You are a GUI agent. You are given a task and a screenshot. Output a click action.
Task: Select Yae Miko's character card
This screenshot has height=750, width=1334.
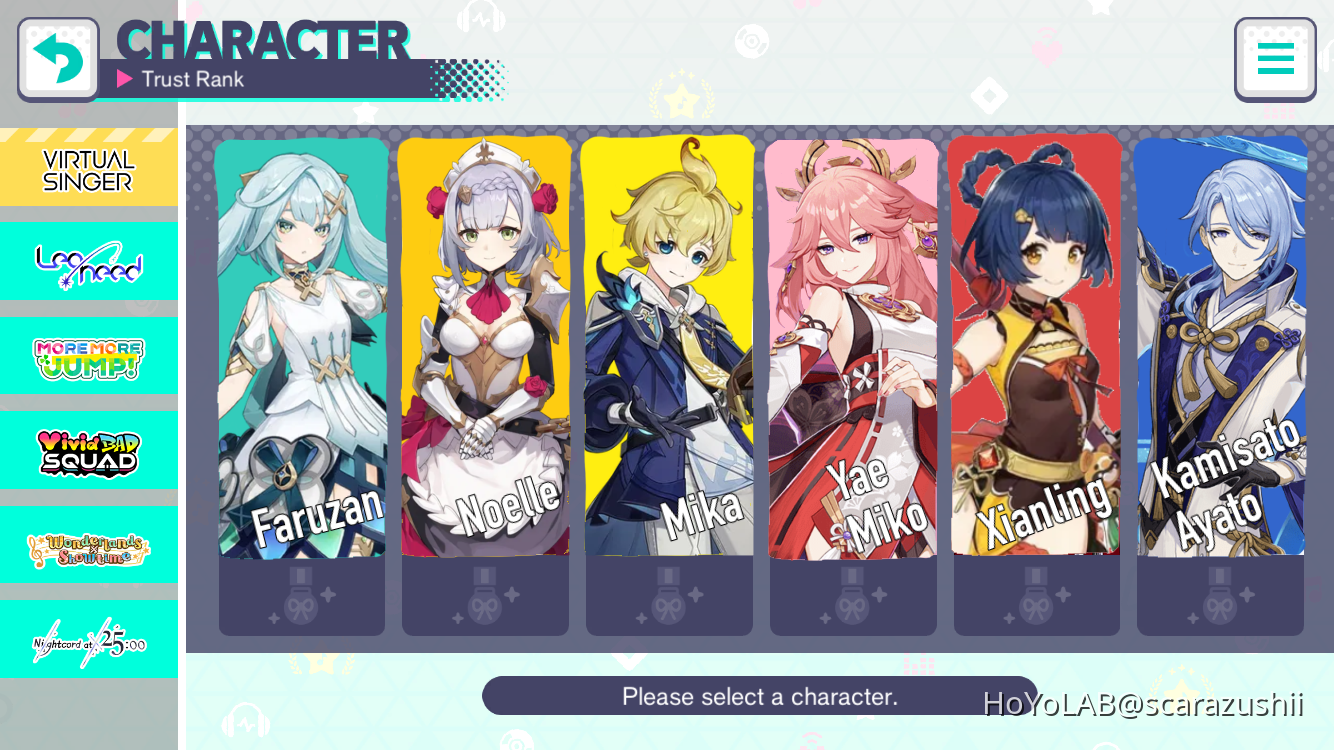pyautogui.click(x=853, y=350)
